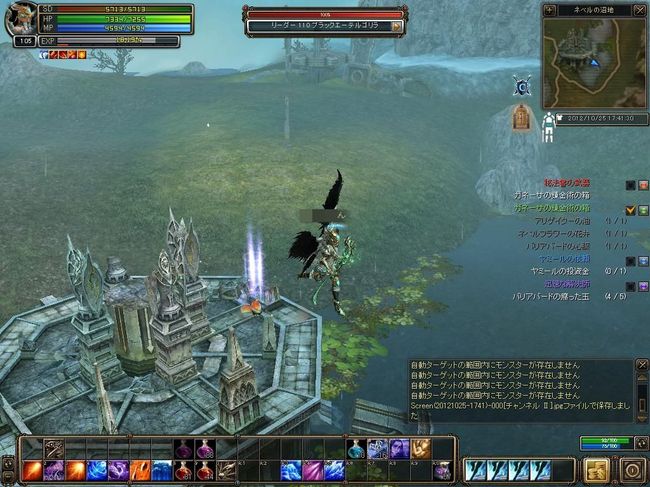The width and height of the screenshot is (650, 487).
Task: Open the round system menu button
Action: click(630, 468)
